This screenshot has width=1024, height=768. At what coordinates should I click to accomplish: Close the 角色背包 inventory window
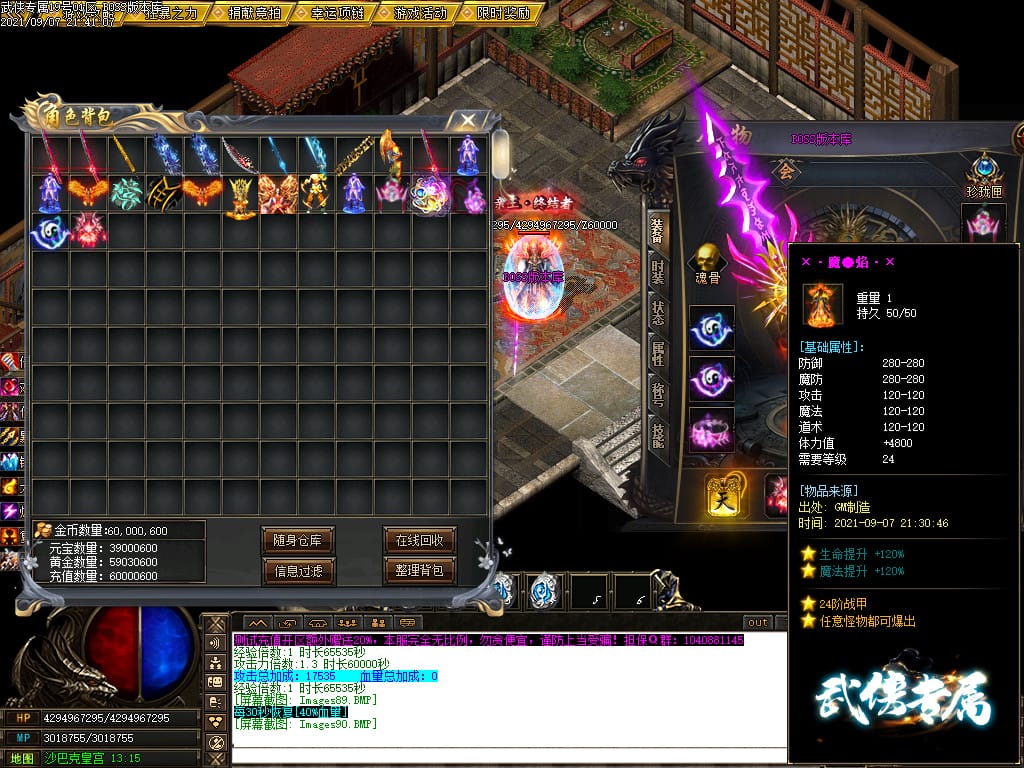pos(467,120)
